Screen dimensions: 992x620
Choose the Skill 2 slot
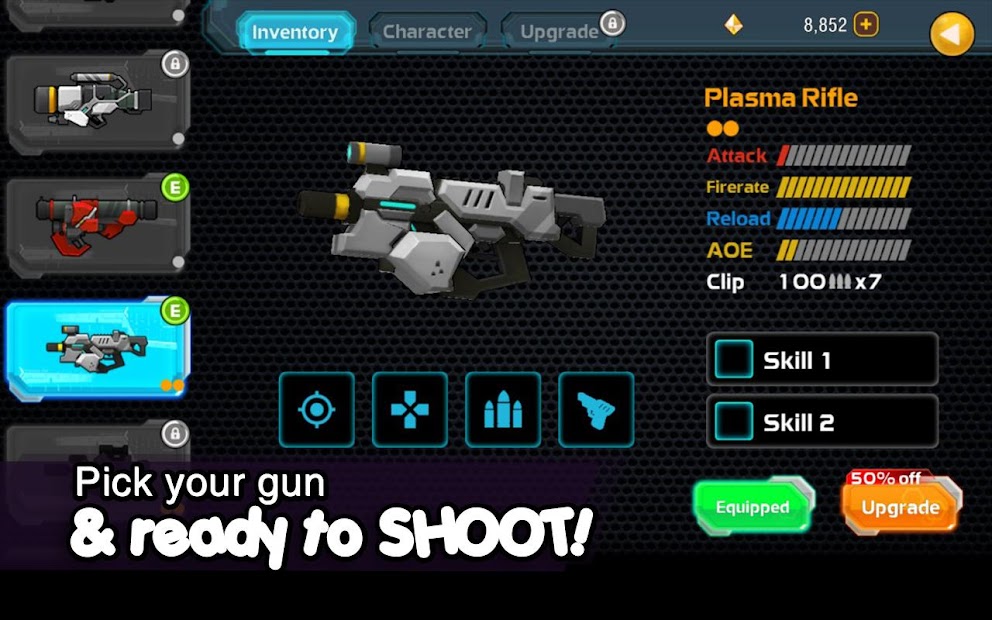click(822, 422)
